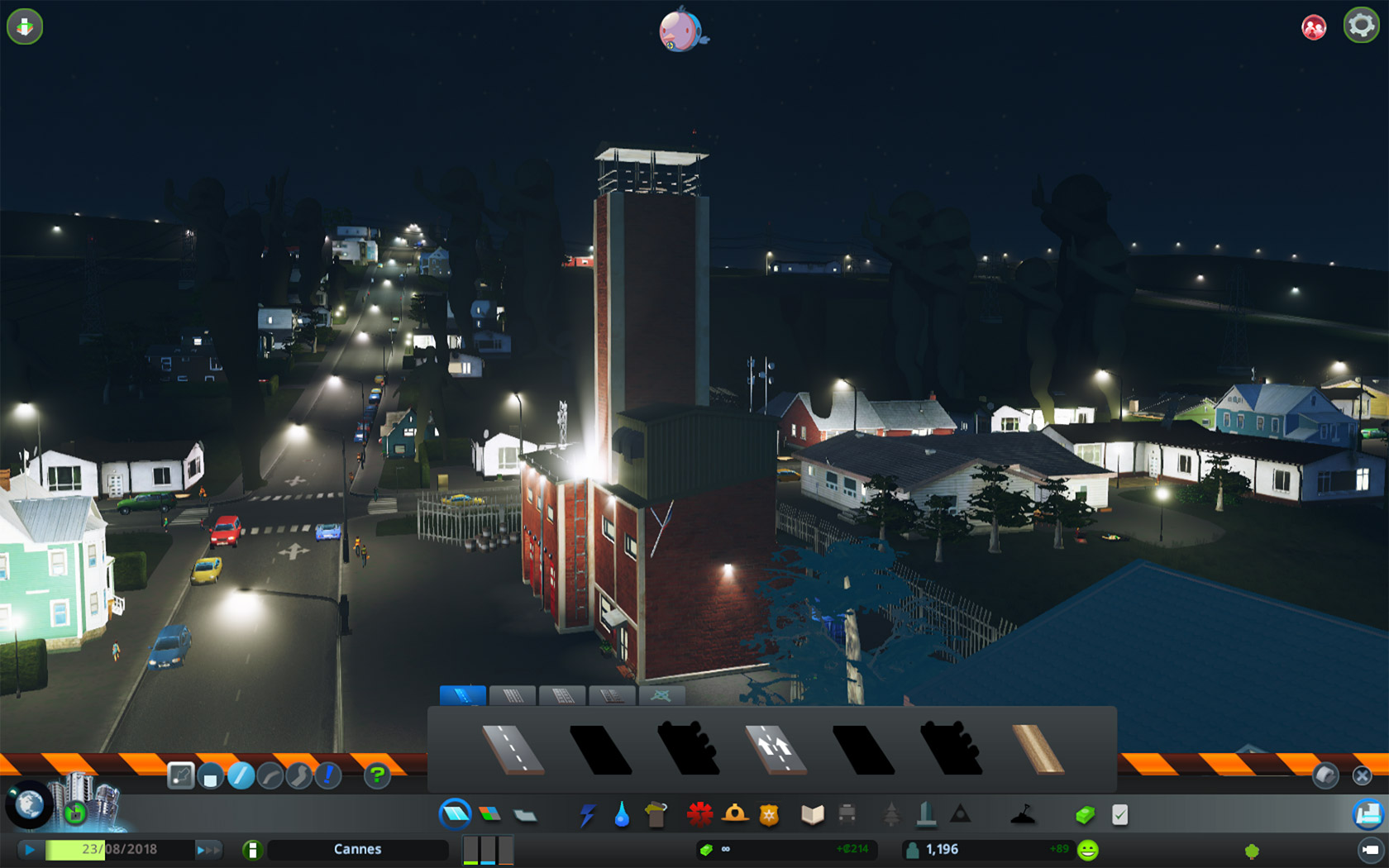Open the electricity build menu
The width and height of the screenshot is (1389, 868).
coord(587,816)
